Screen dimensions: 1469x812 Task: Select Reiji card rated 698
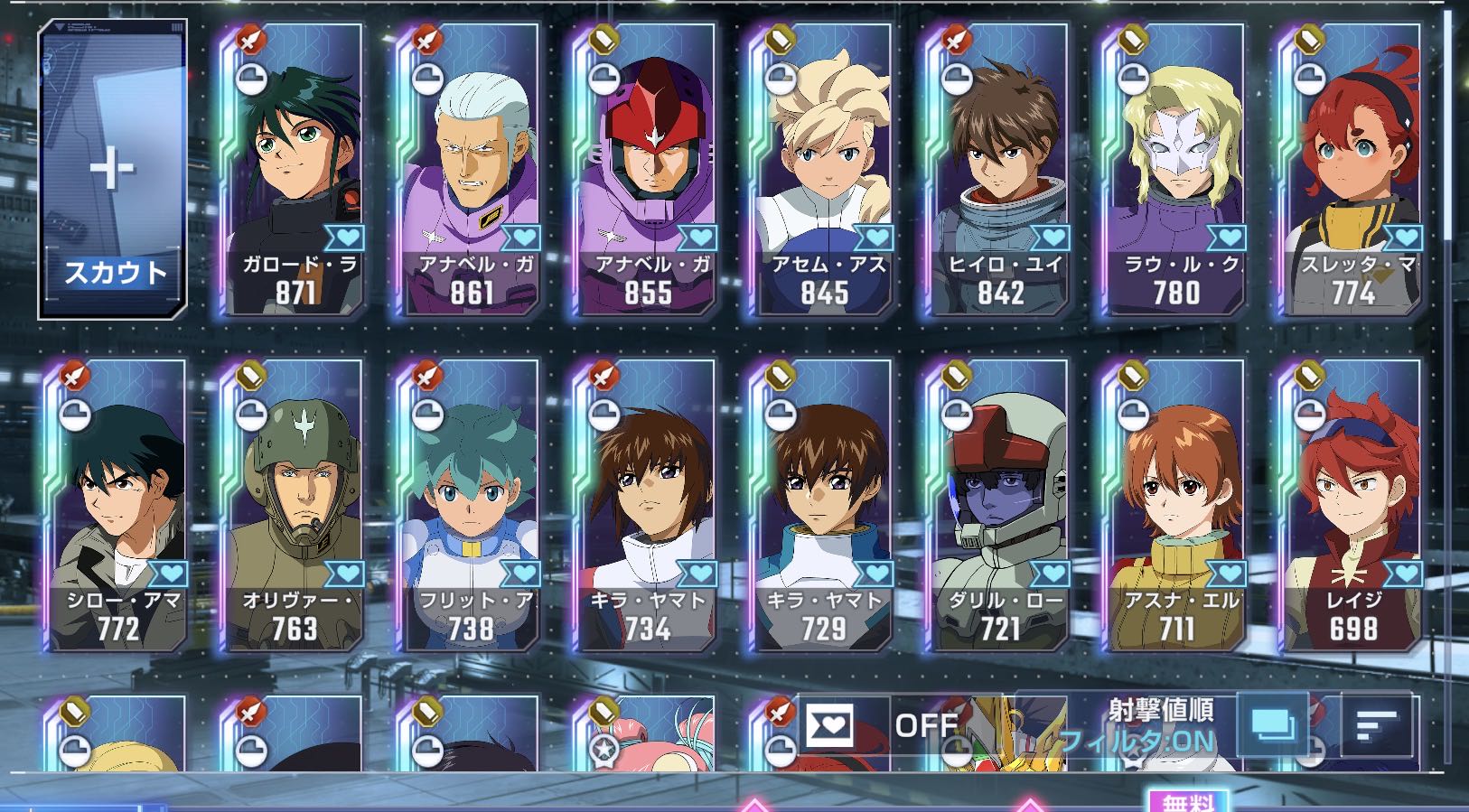pos(1352,506)
